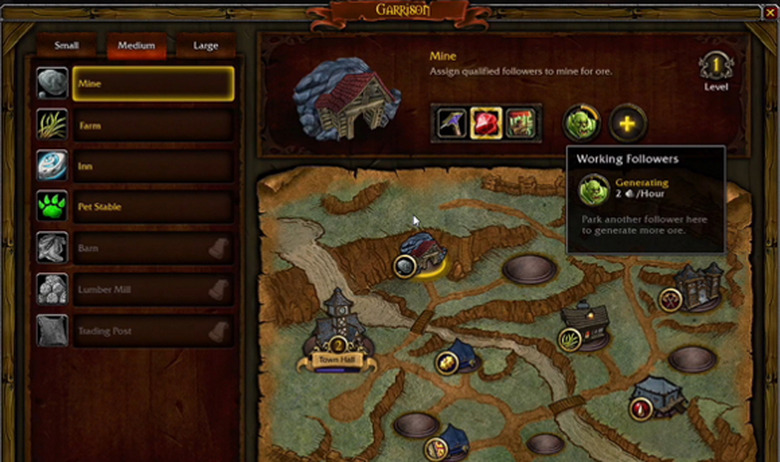Select the orc follower portrait slot
The height and width of the screenshot is (462, 780).
[x=581, y=123]
